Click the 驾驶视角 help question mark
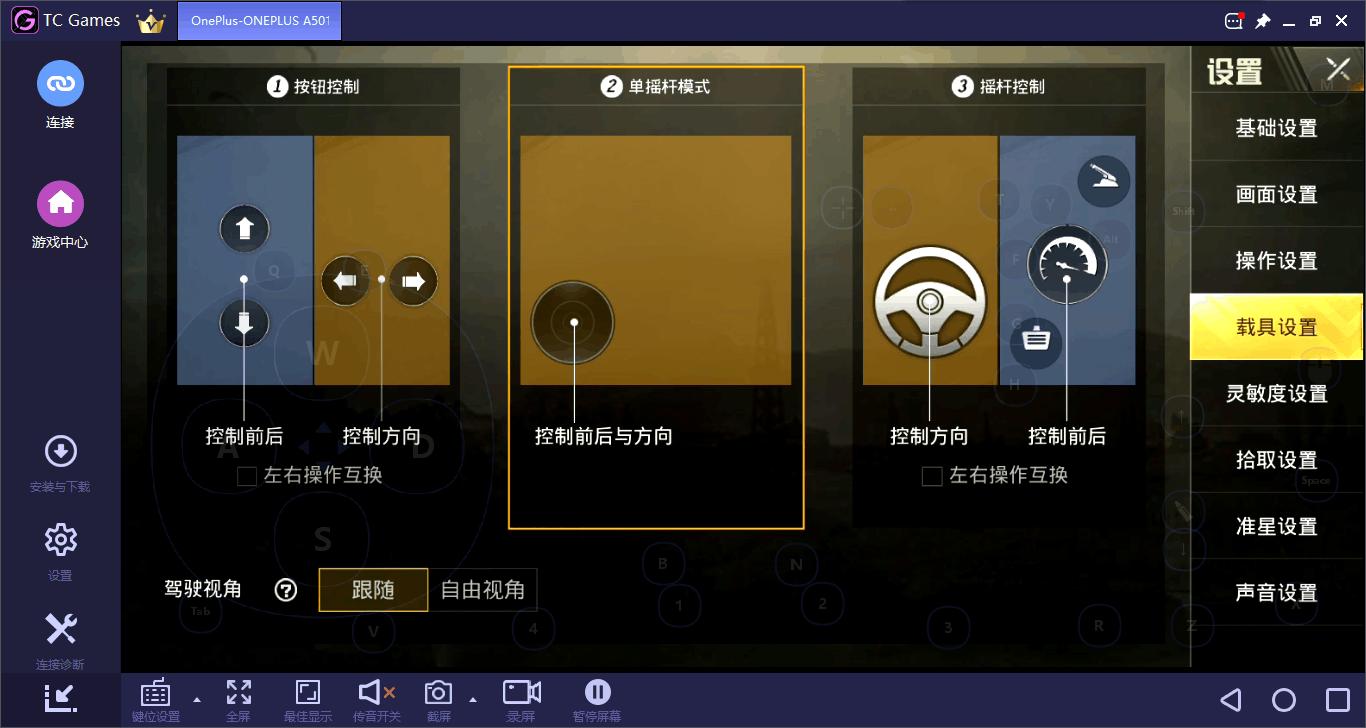 (285, 589)
